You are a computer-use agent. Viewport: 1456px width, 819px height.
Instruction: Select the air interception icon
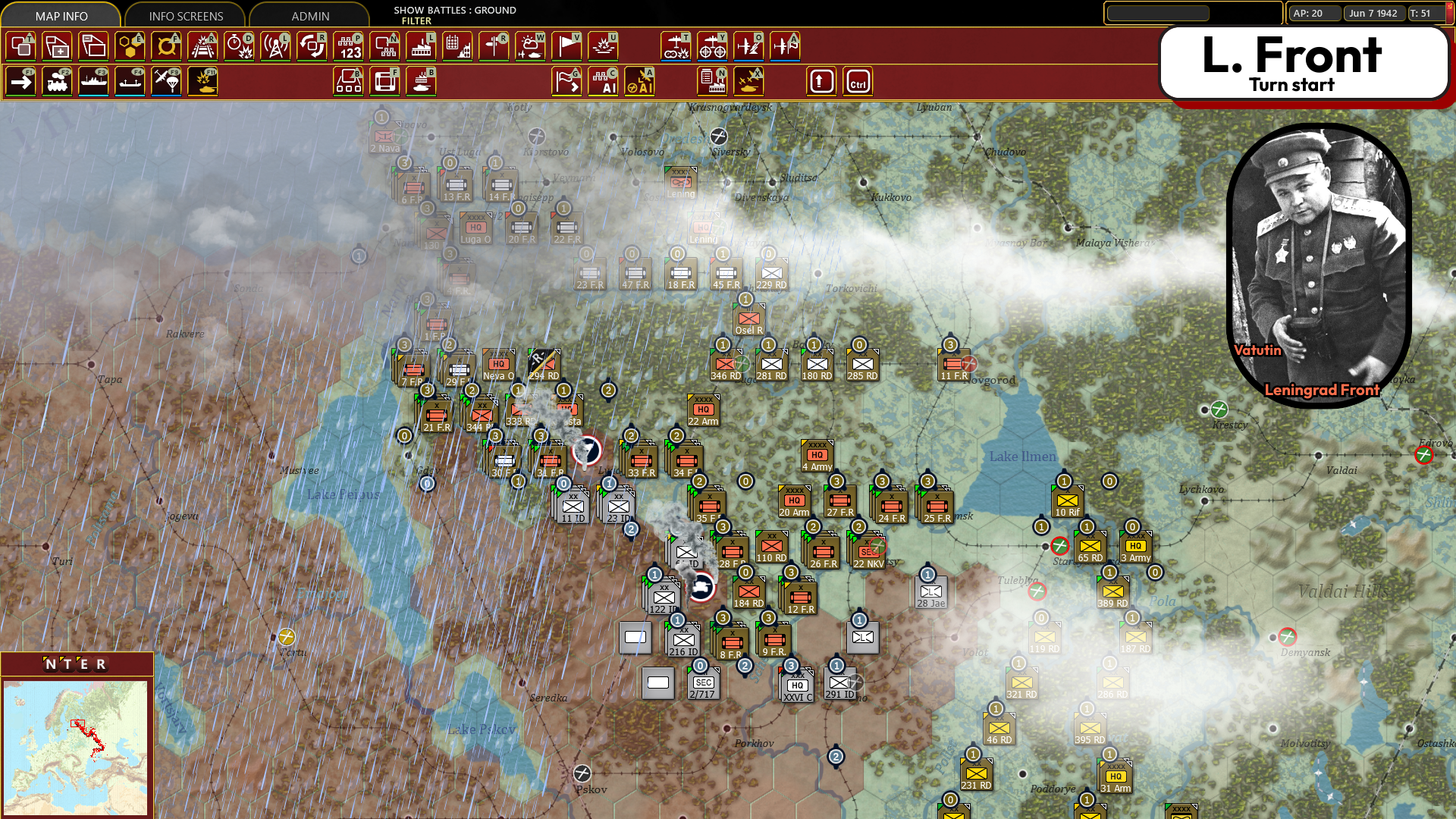(749, 46)
